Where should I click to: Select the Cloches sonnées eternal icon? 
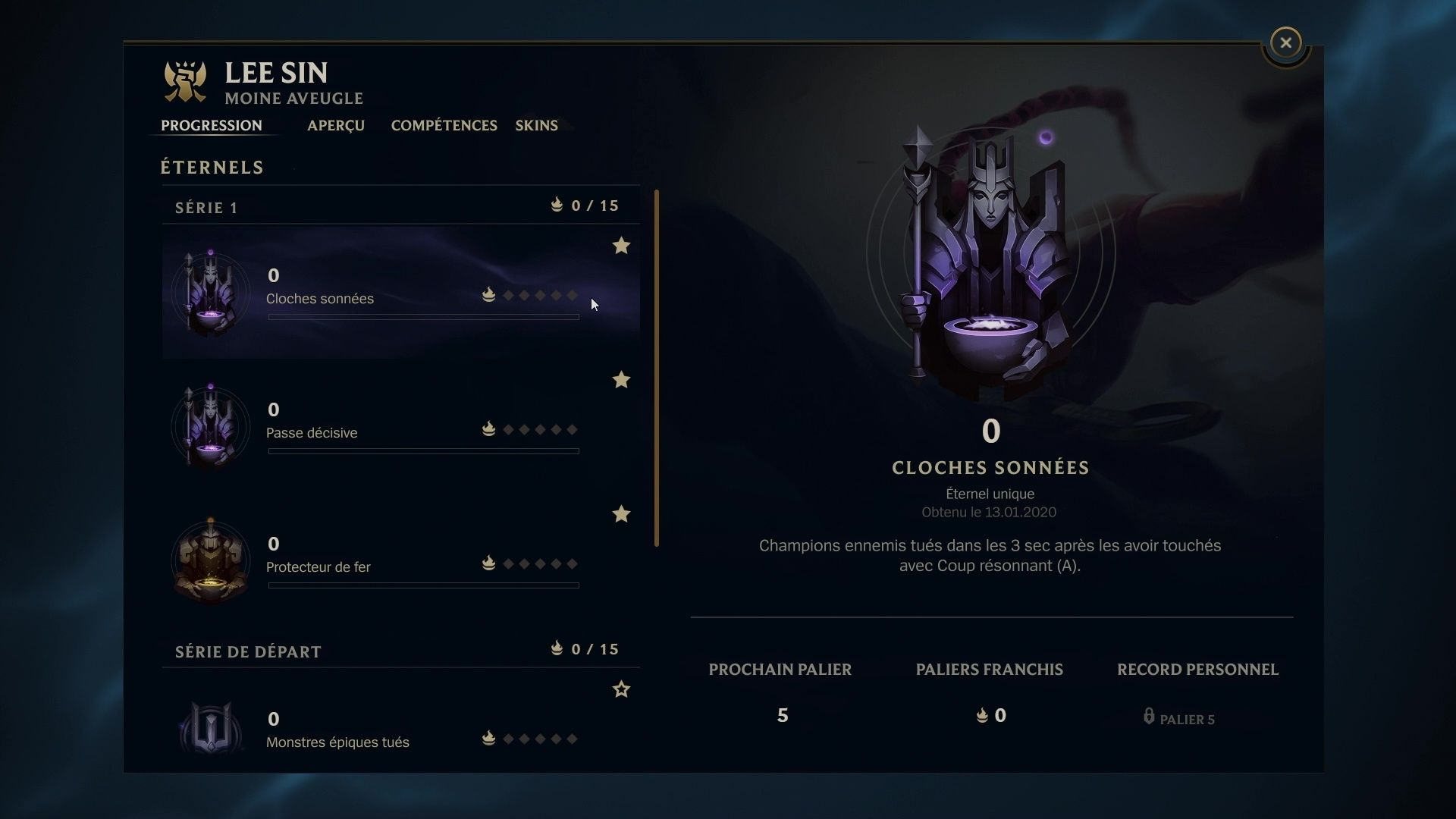210,292
